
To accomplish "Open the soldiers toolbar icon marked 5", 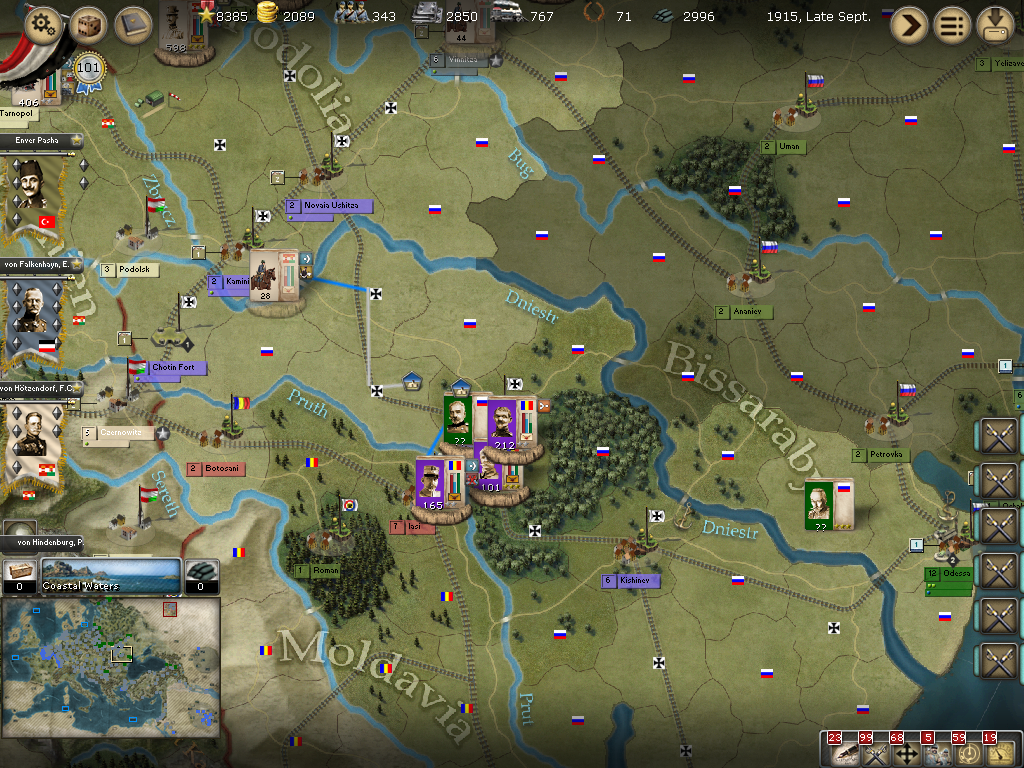I will [937, 752].
